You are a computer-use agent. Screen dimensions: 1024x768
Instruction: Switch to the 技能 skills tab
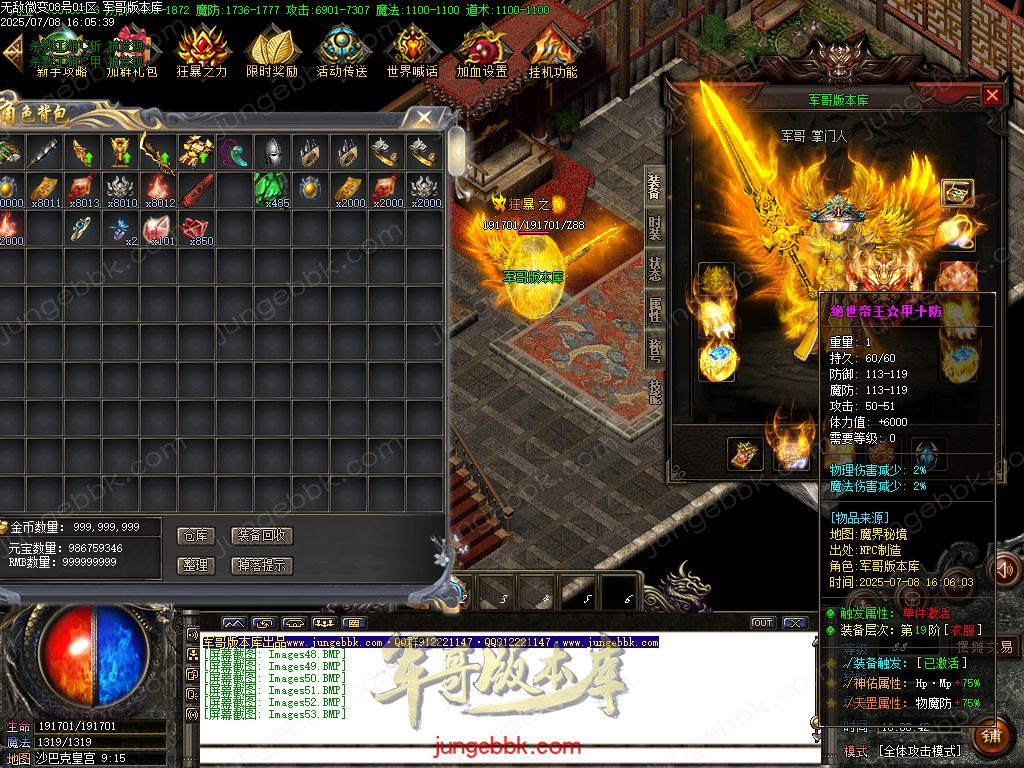tap(654, 390)
